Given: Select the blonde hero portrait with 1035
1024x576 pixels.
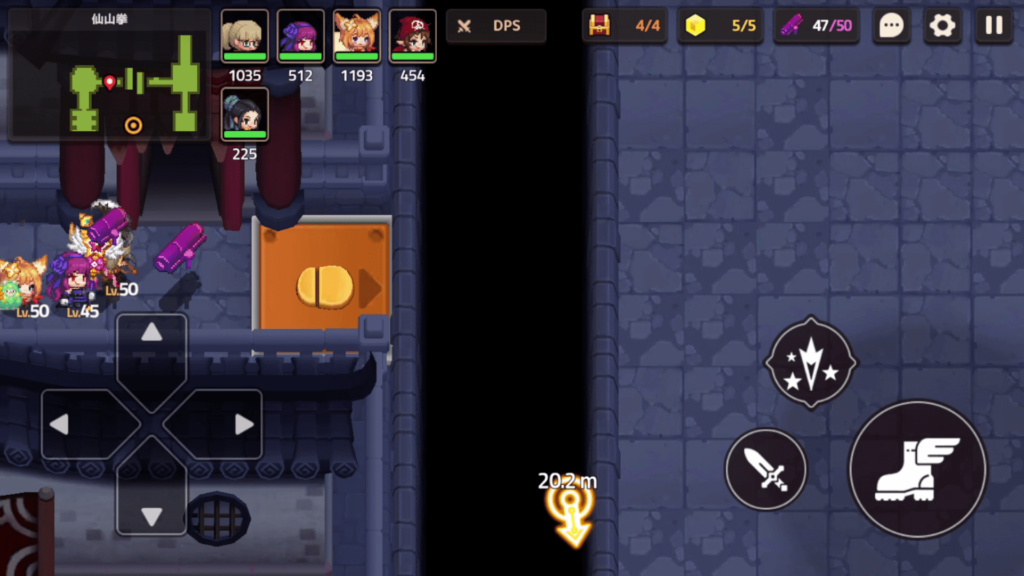Looking at the screenshot, I should [245, 37].
